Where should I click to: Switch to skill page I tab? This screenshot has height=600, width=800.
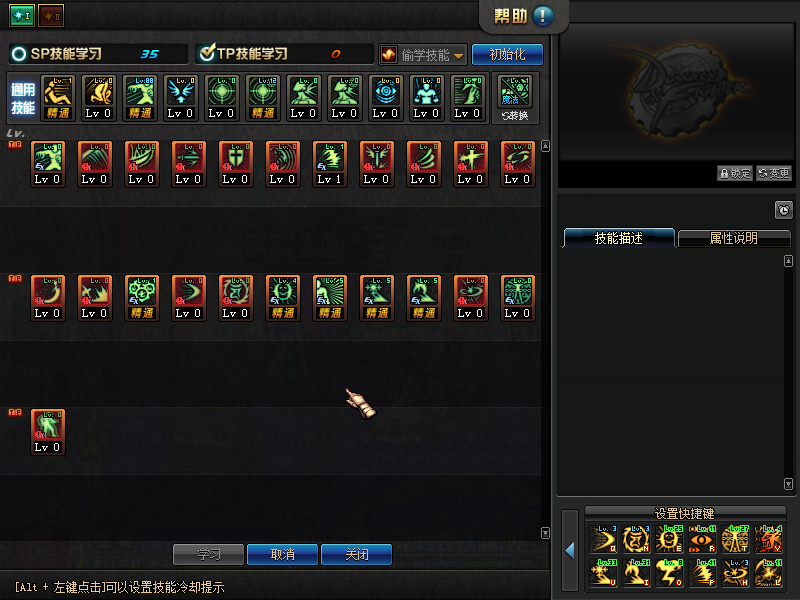click(x=22, y=15)
